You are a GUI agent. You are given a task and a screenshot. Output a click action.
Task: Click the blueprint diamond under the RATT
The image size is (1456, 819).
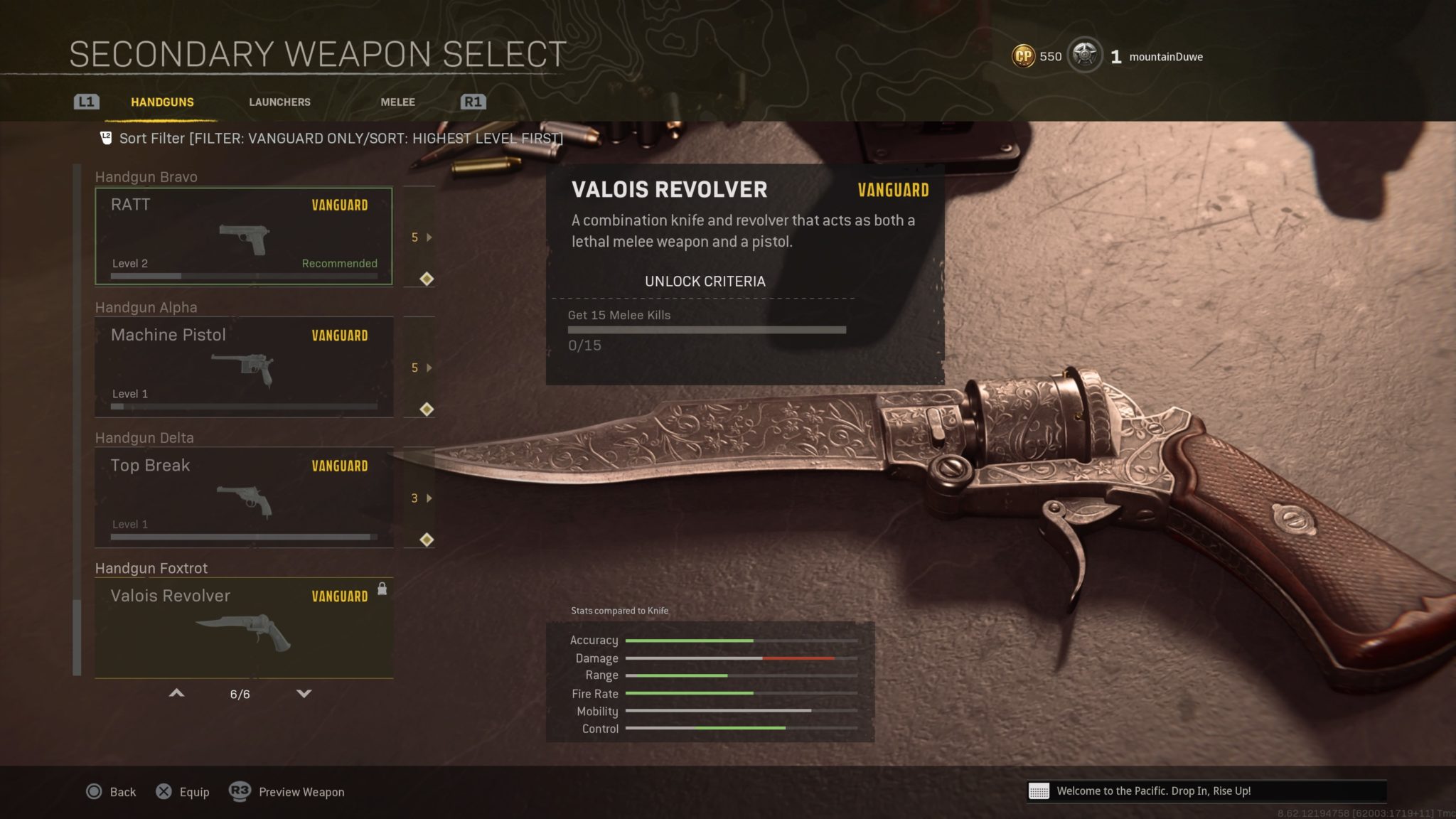pos(426,278)
